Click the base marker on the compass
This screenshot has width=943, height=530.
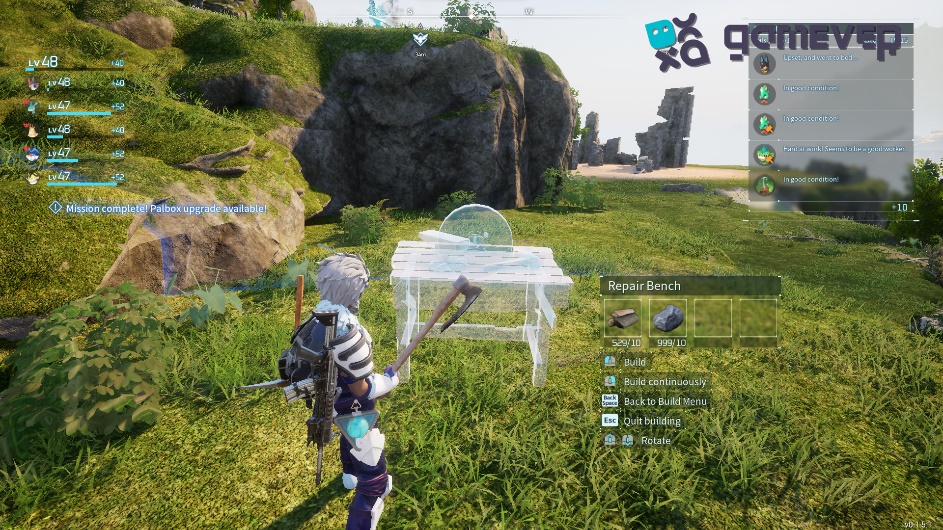pyautogui.click(x=420, y=40)
